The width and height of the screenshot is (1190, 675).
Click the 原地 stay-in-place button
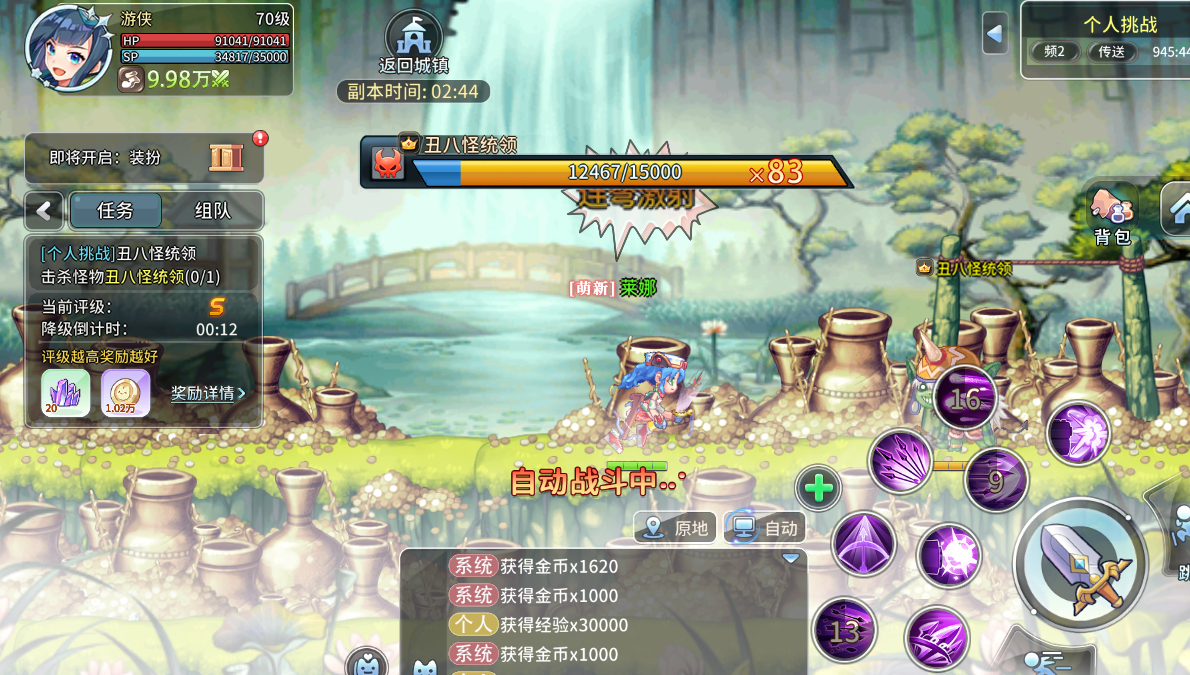point(677,528)
